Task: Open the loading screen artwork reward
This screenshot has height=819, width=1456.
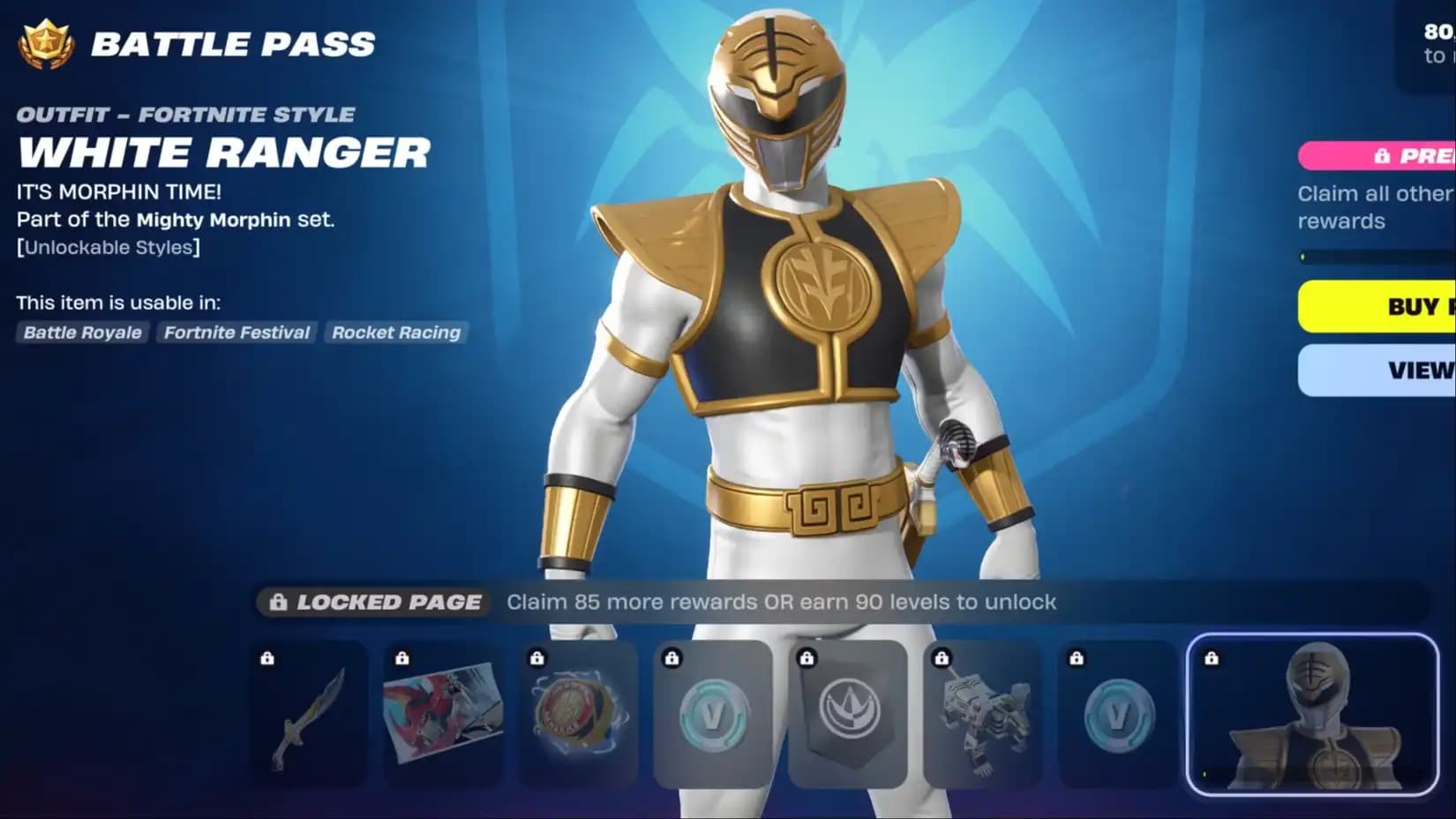Action: (x=444, y=714)
